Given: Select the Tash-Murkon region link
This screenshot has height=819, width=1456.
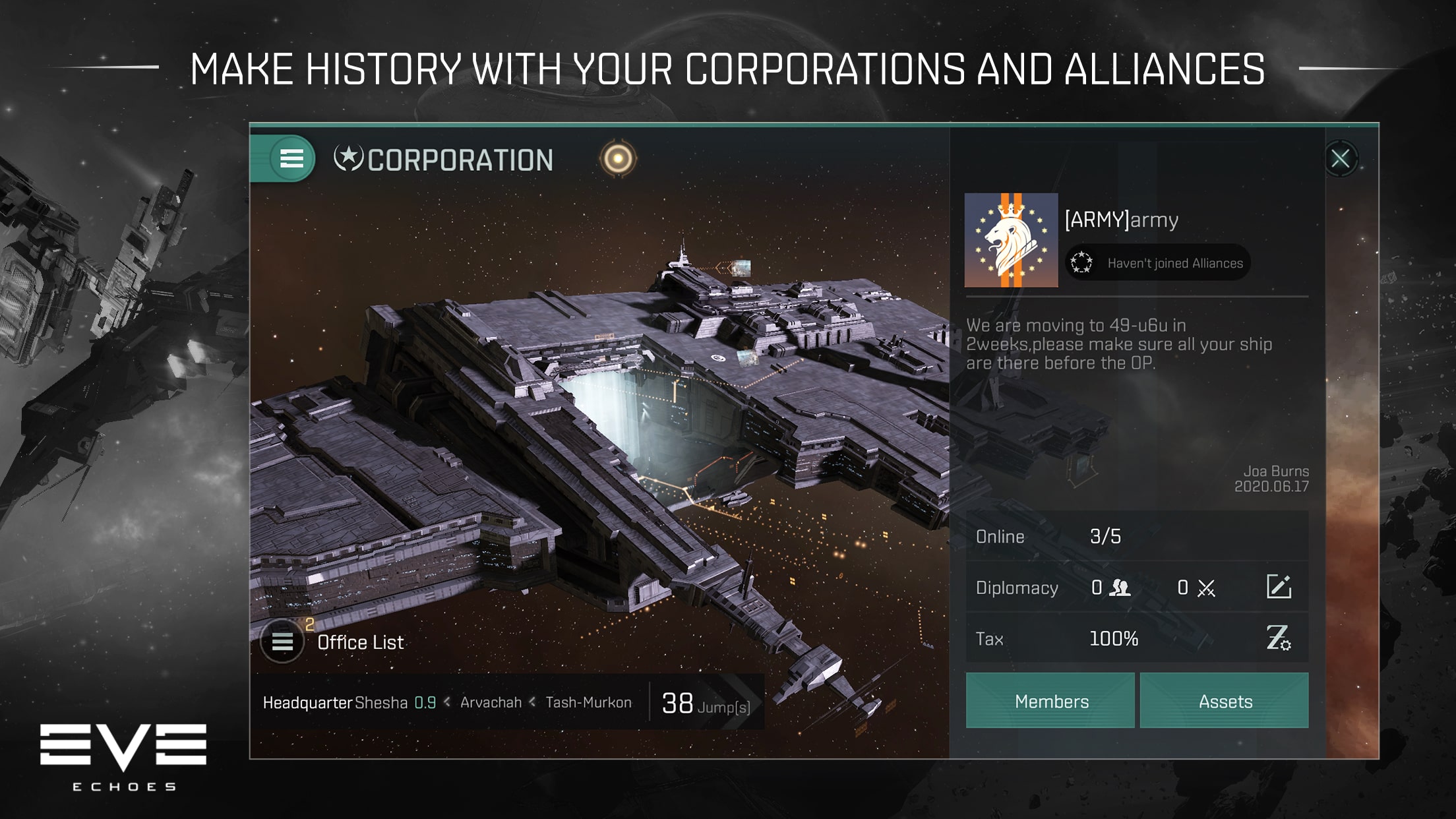Looking at the screenshot, I should pyautogui.click(x=588, y=703).
